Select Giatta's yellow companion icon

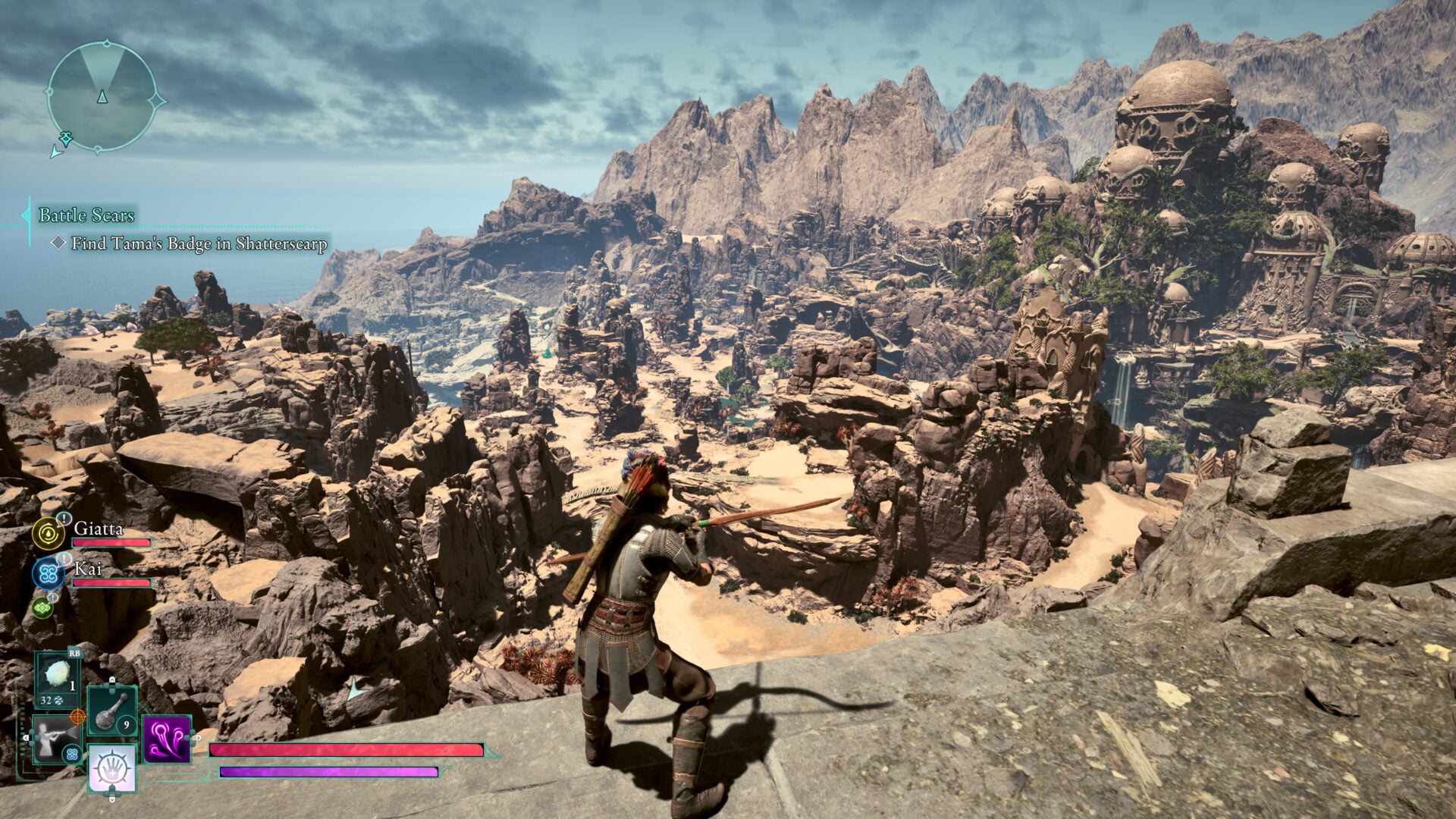click(49, 533)
